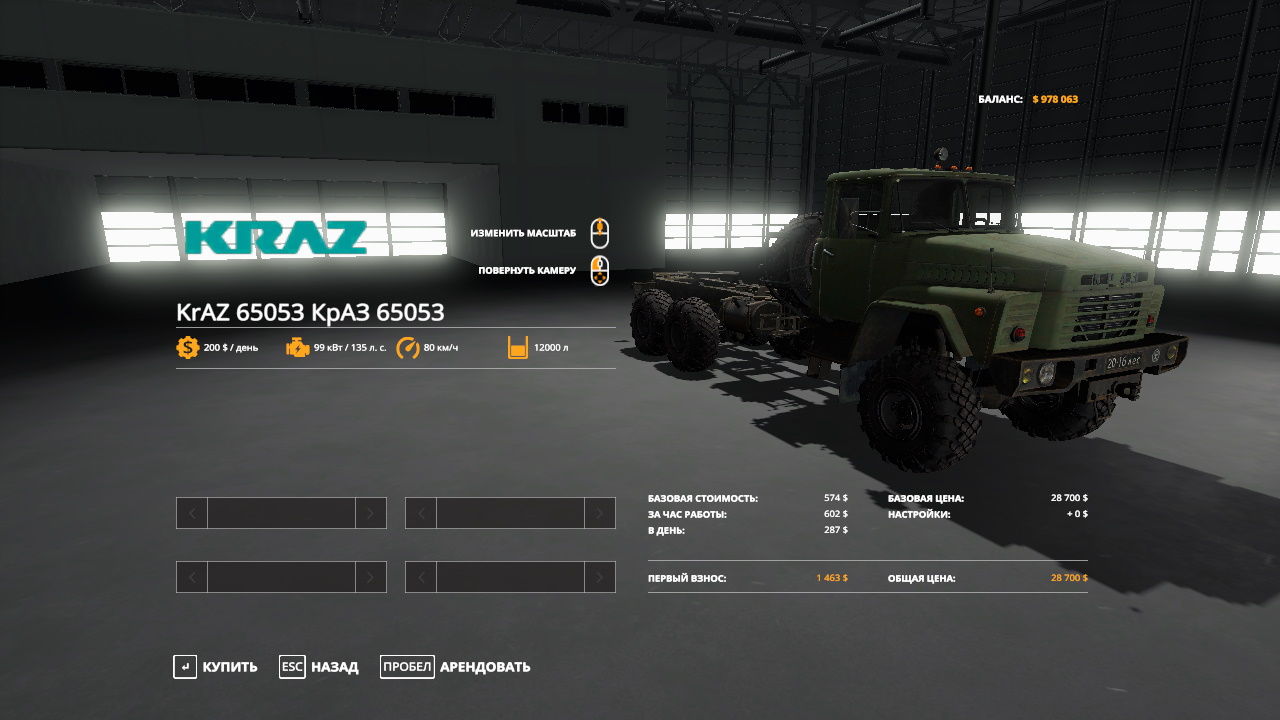The height and width of the screenshot is (720, 1280).
Task: Go back using the НАЗАД button
Action: click(320, 667)
